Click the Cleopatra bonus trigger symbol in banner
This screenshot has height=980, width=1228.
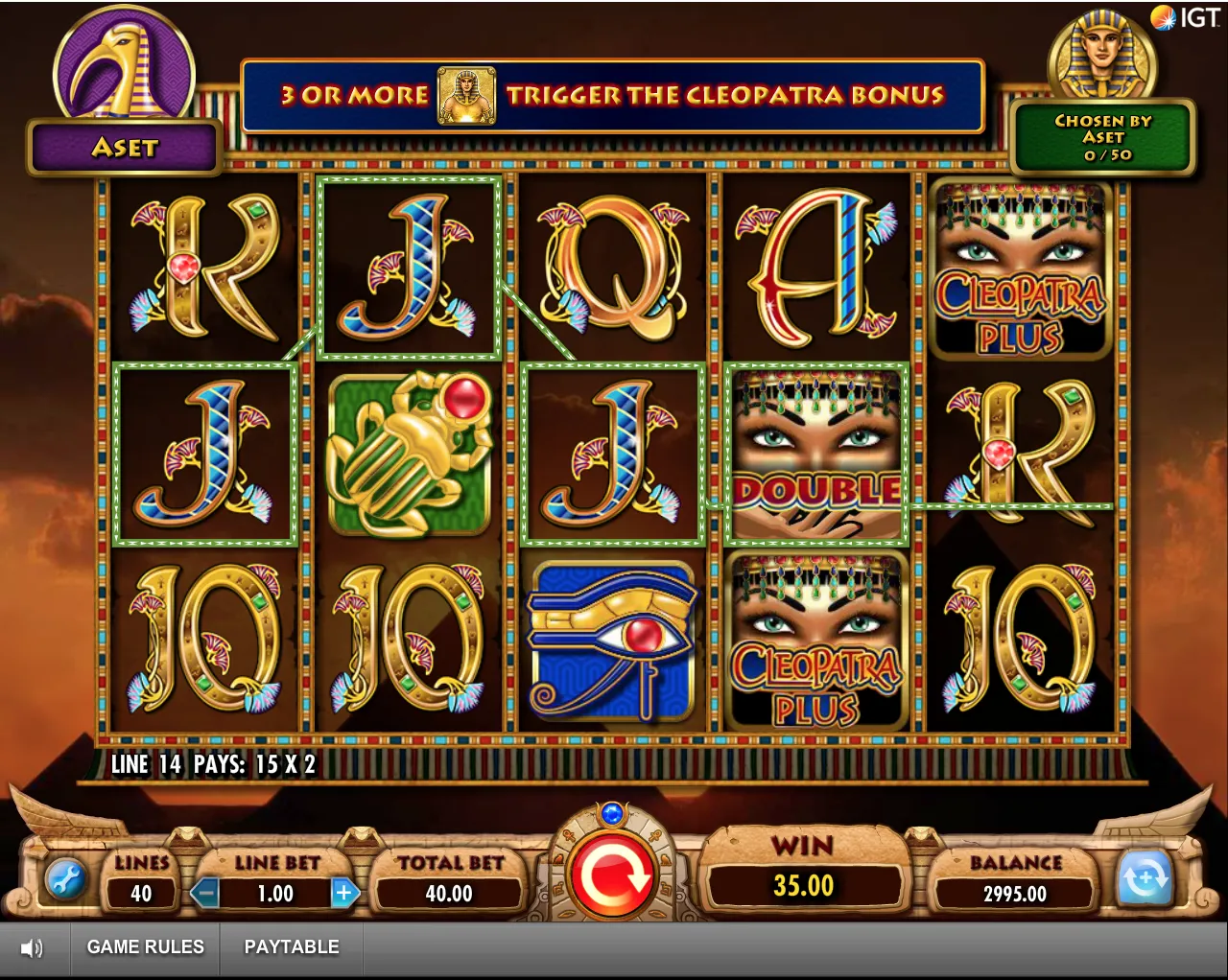click(467, 95)
